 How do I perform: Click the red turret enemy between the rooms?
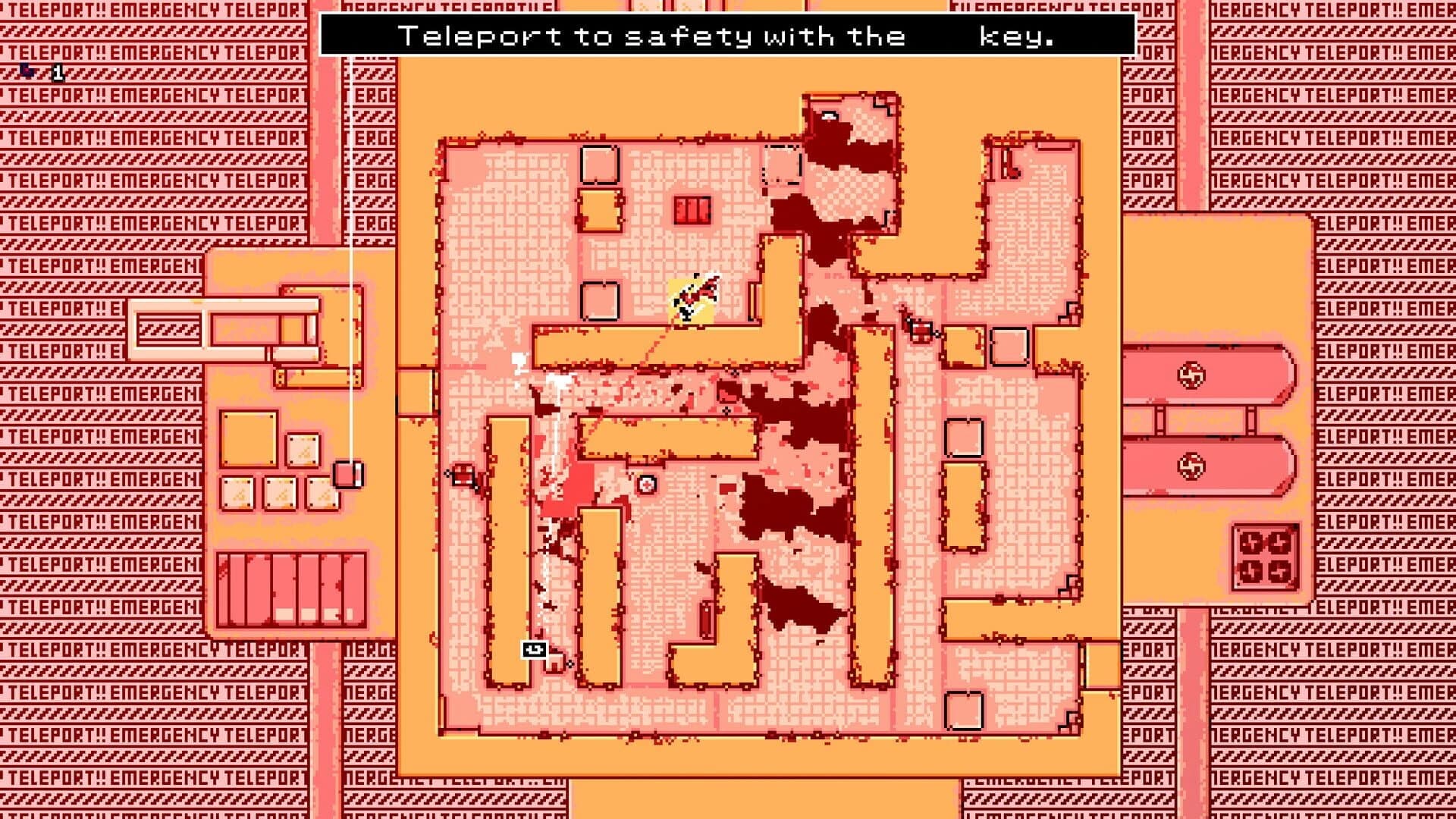[920, 331]
